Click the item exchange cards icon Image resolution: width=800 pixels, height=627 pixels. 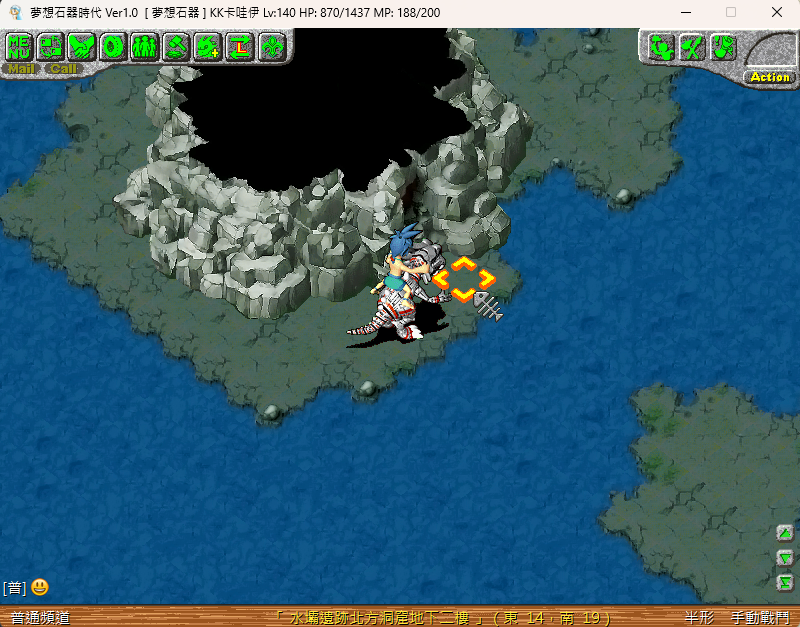[x=51, y=46]
